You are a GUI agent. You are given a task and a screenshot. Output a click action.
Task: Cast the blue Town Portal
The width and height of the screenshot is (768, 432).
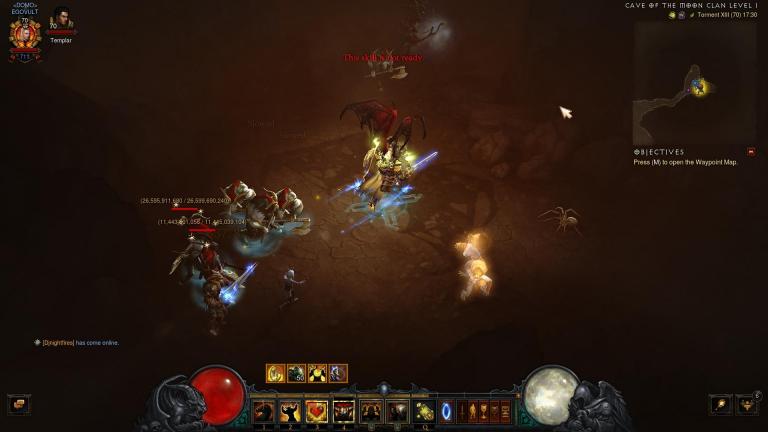pyautogui.click(x=446, y=411)
